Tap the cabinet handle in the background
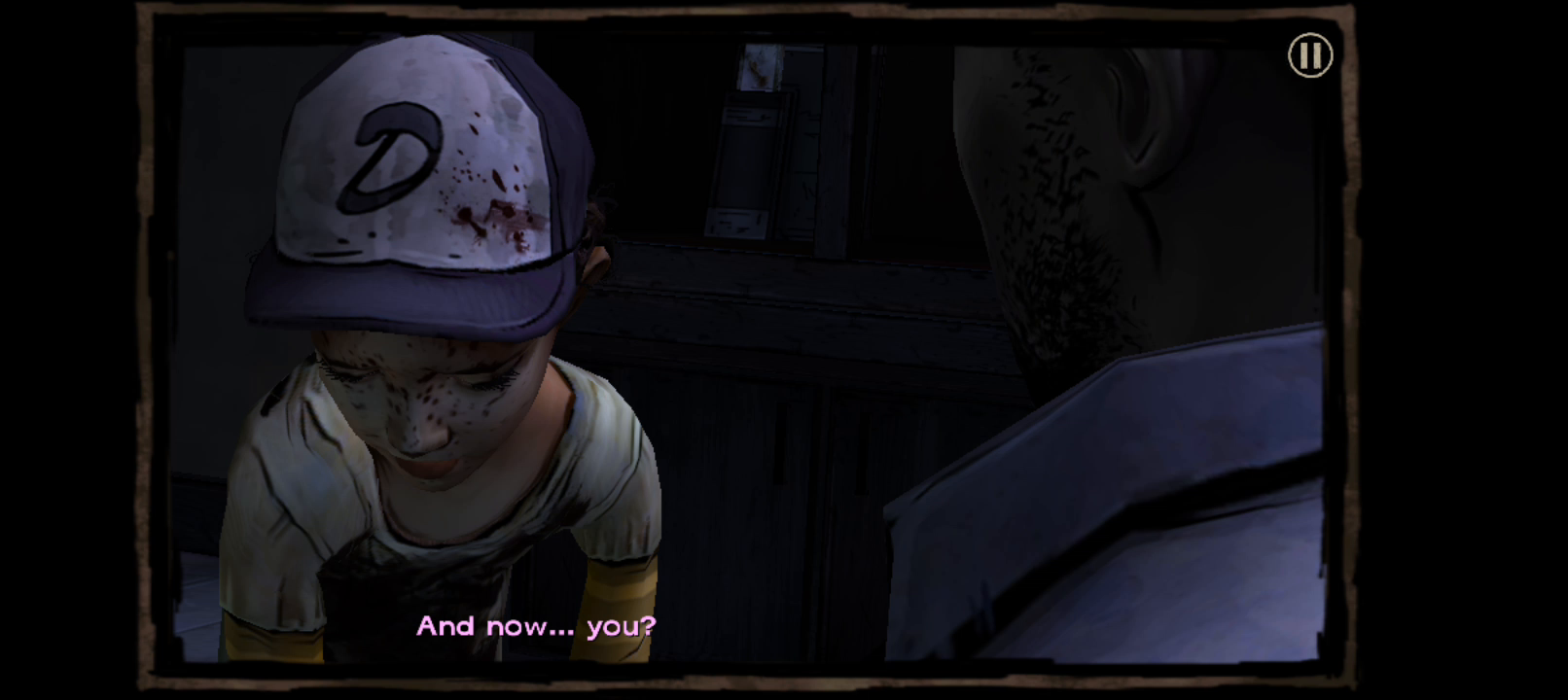This screenshot has height=700, width=1568. 778,442
